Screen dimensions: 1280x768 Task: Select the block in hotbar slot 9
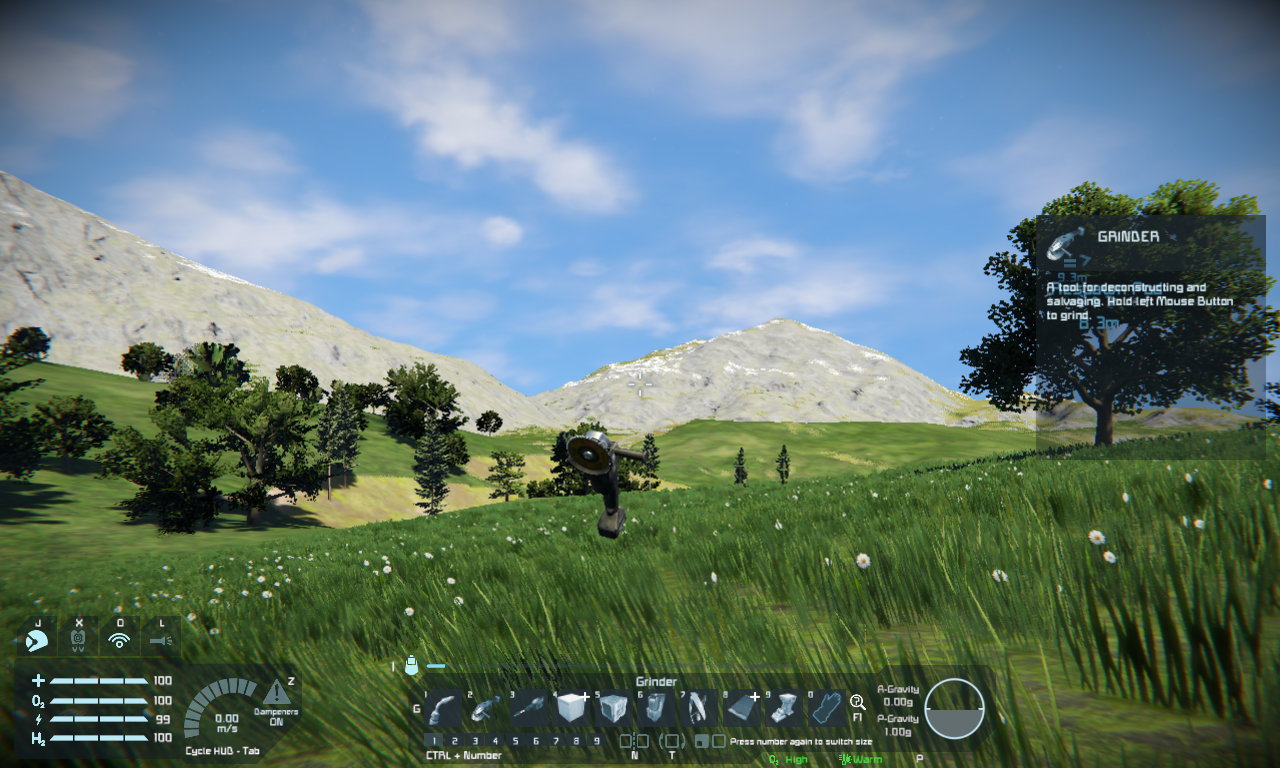[783, 709]
